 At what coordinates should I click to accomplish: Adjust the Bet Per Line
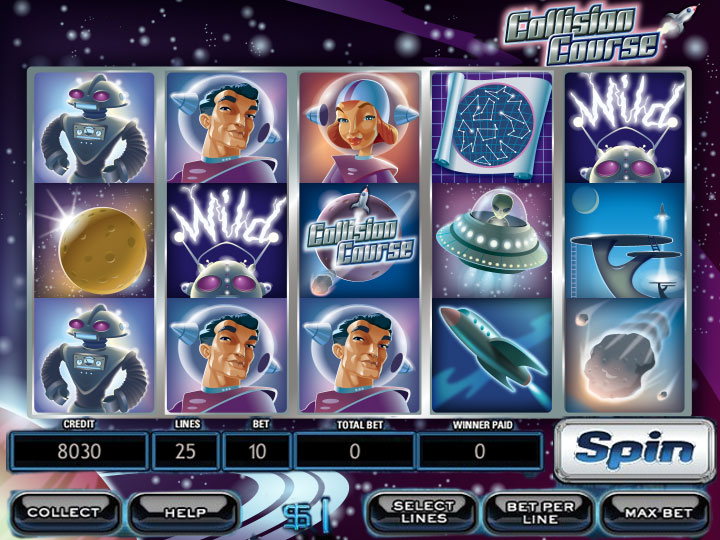click(x=540, y=512)
